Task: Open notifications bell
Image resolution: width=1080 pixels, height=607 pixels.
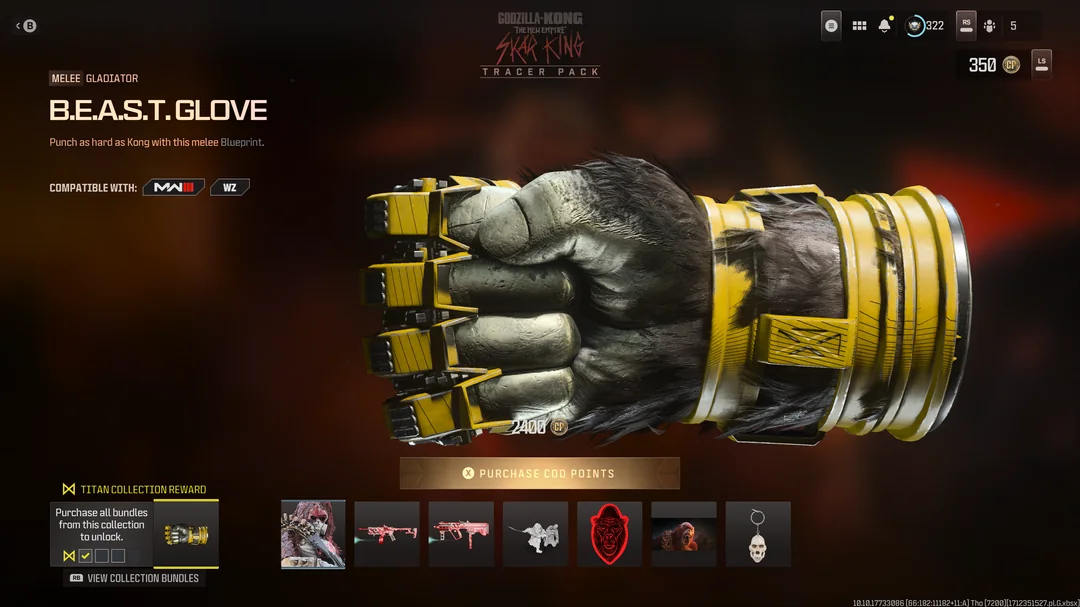Action: pos(884,26)
